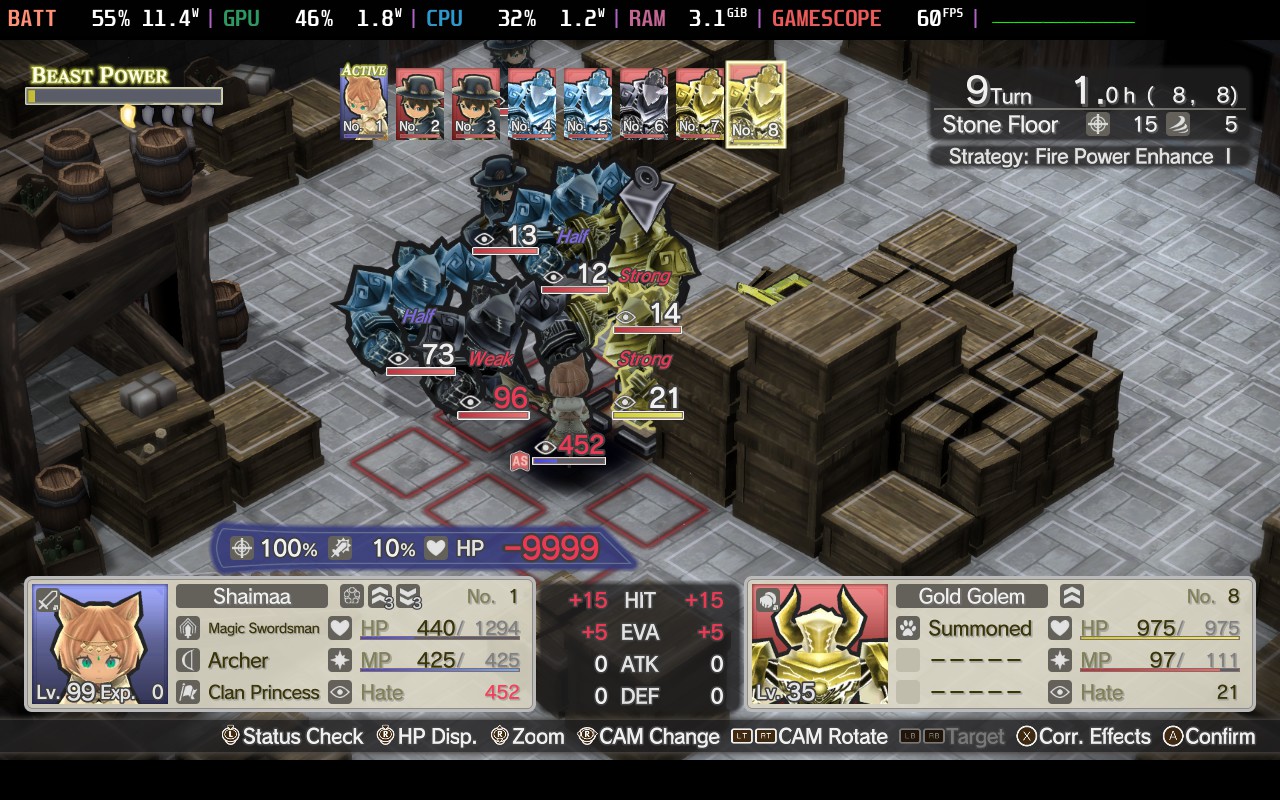Select the No. 4 blue golem portrait

tap(532, 103)
